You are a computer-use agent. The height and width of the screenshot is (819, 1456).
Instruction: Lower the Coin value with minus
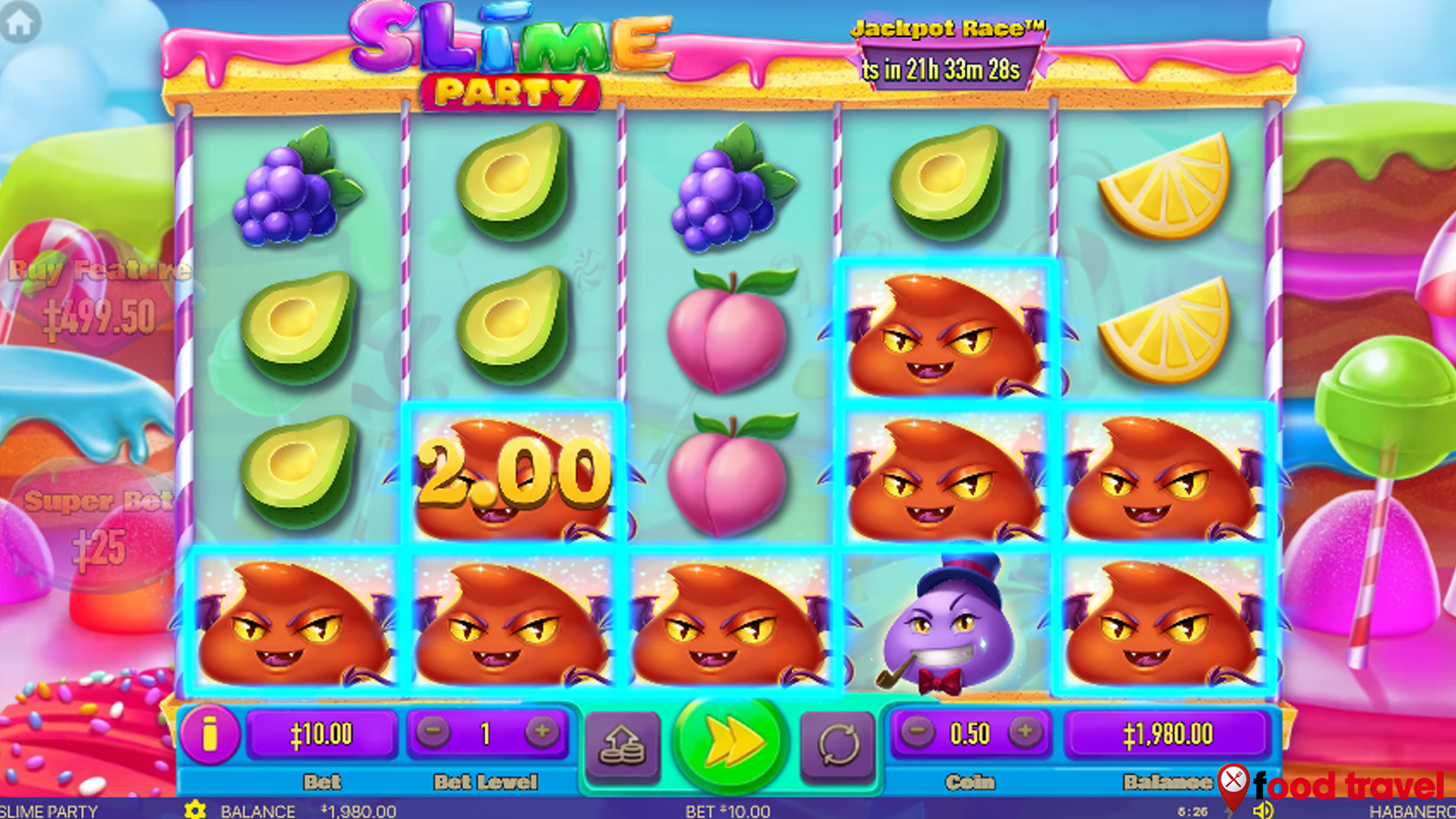tap(918, 733)
